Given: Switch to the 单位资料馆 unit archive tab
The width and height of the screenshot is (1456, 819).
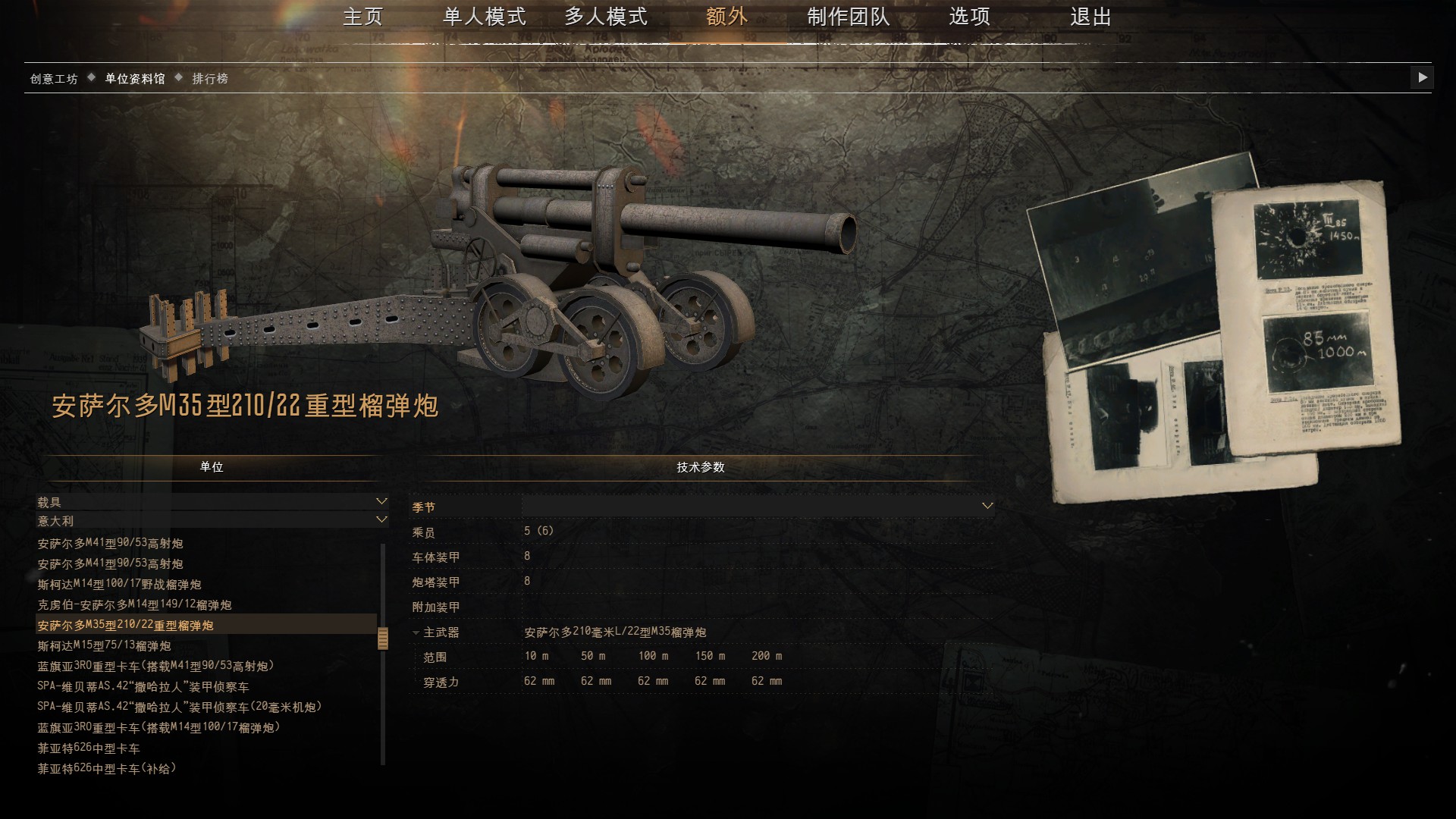Looking at the screenshot, I should pos(135,79).
